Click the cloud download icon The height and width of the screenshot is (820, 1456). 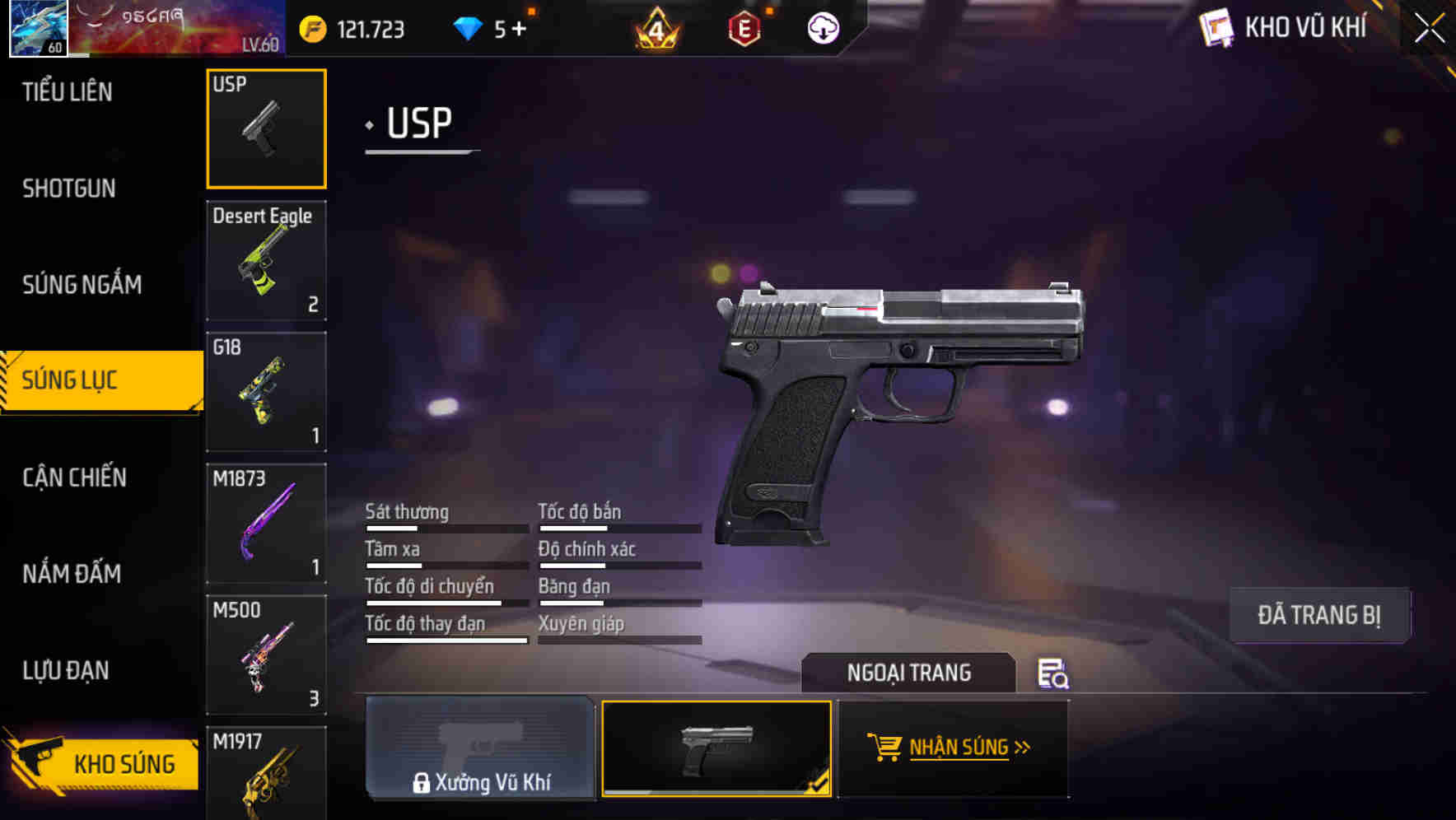(821, 27)
